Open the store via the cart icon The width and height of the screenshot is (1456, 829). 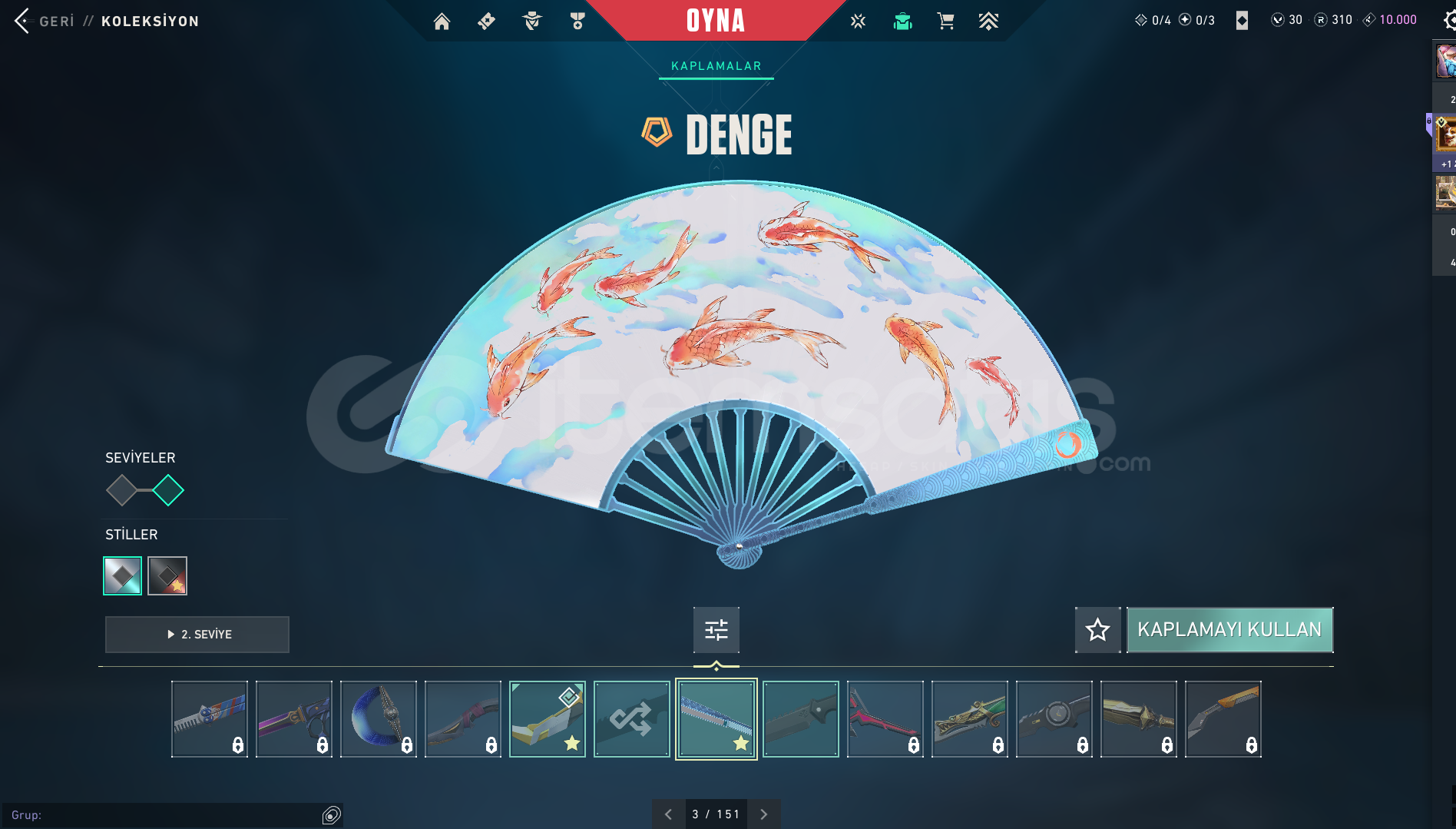coord(945,22)
